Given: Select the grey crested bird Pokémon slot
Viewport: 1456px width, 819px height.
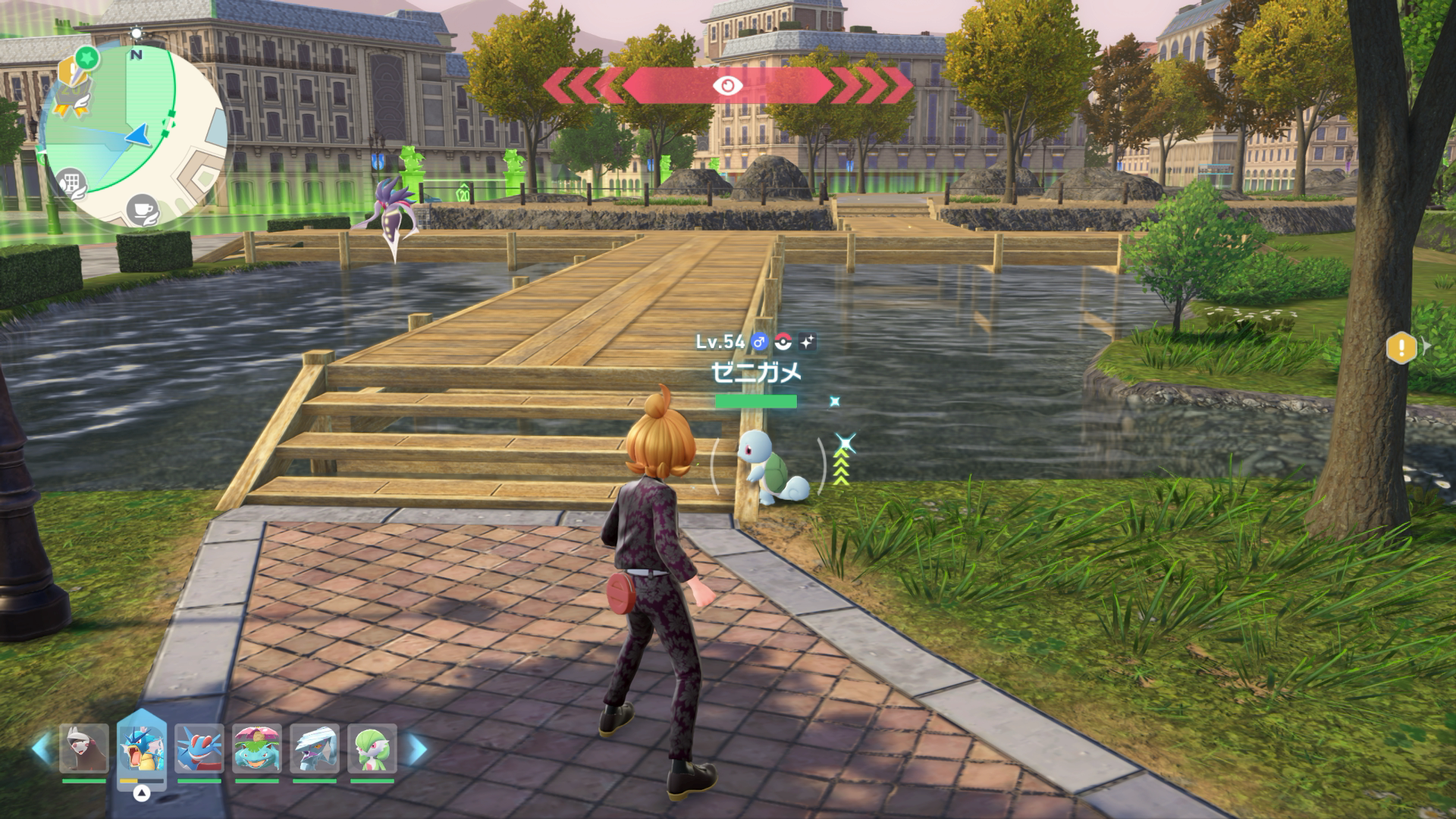Looking at the screenshot, I should pos(315,749).
